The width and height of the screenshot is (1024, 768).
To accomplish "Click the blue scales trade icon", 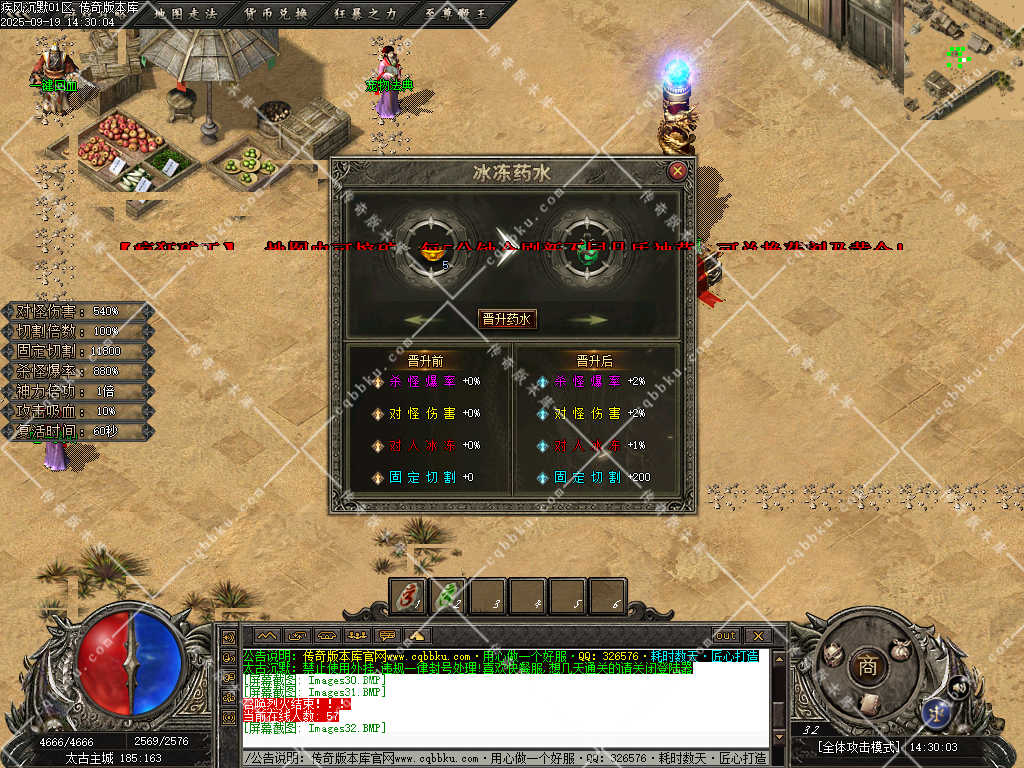I will pos(938,712).
